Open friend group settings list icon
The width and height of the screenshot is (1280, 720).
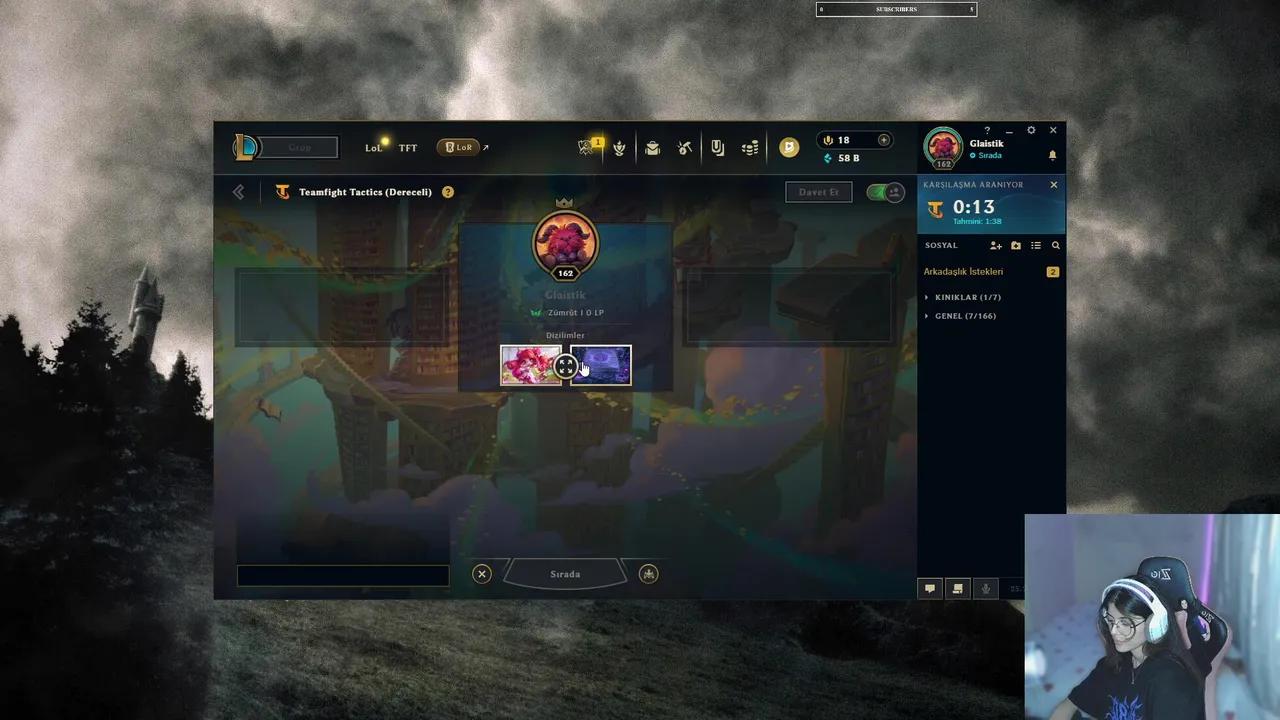(1036, 245)
